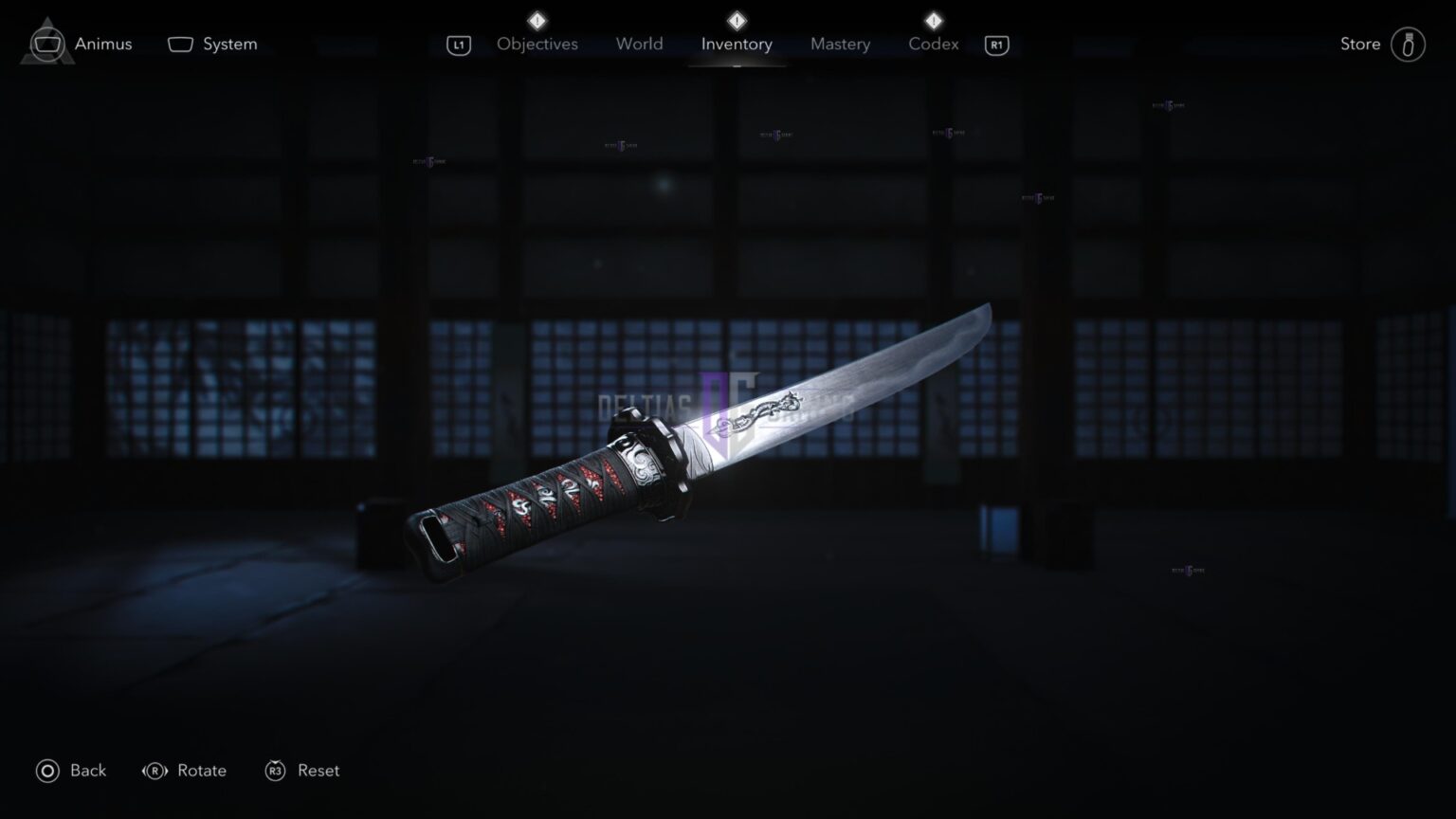Open the Codex tab
Viewport: 1456px width, 819px height.
[x=933, y=44]
